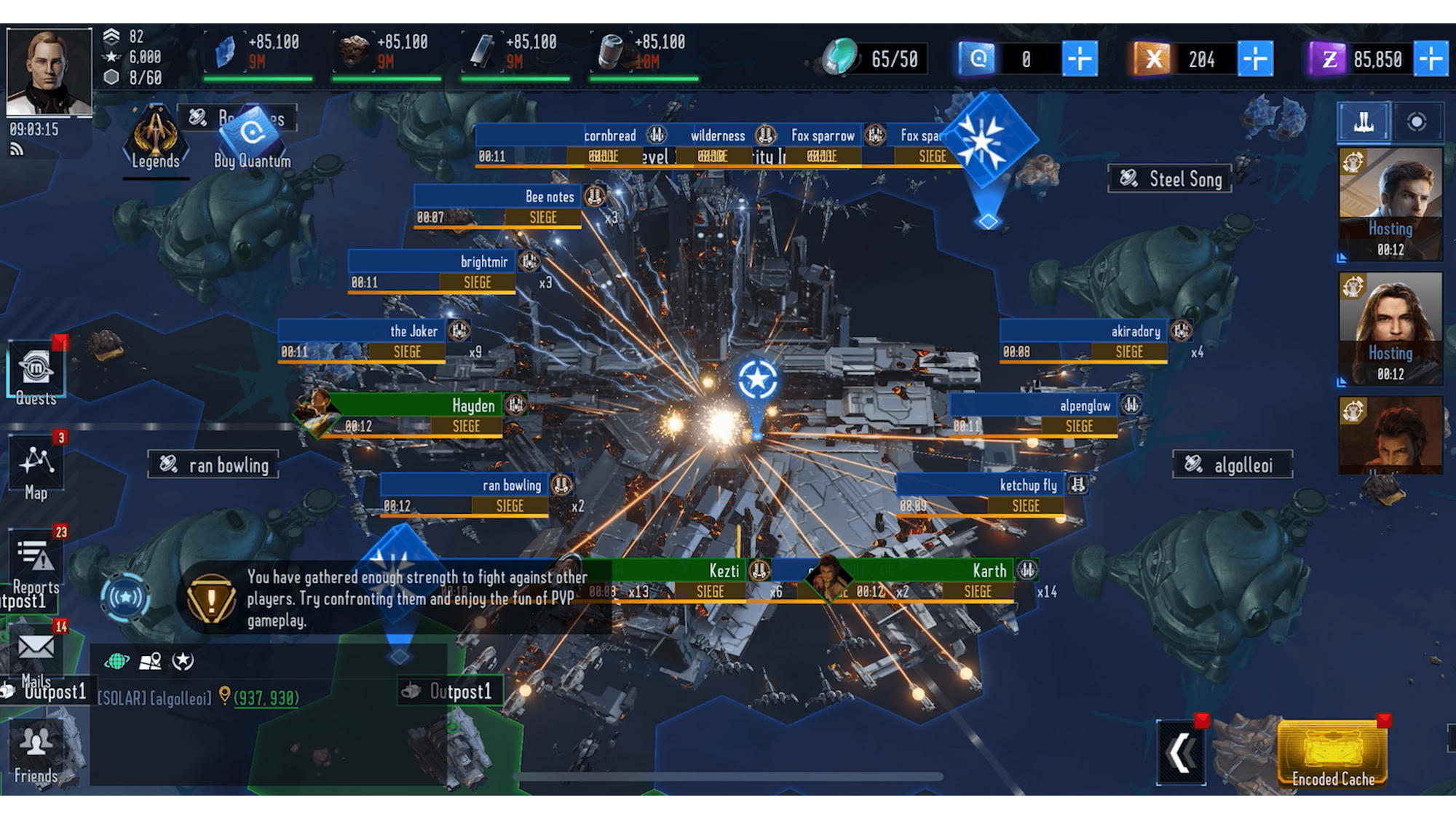Click the ran bowling satellite icon

click(x=169, y=464)
